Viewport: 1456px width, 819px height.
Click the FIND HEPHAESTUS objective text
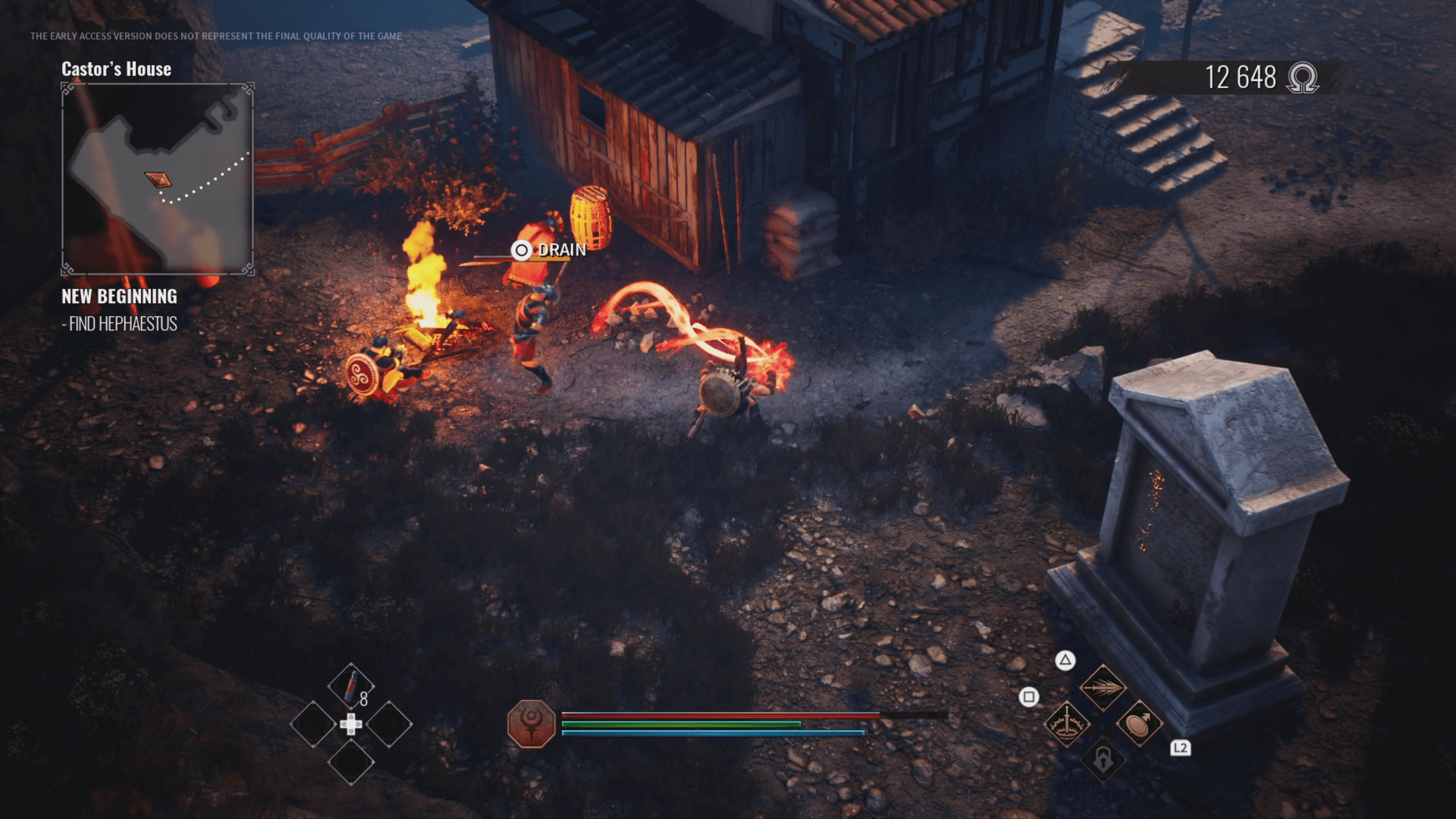click(x=121, y=325)
